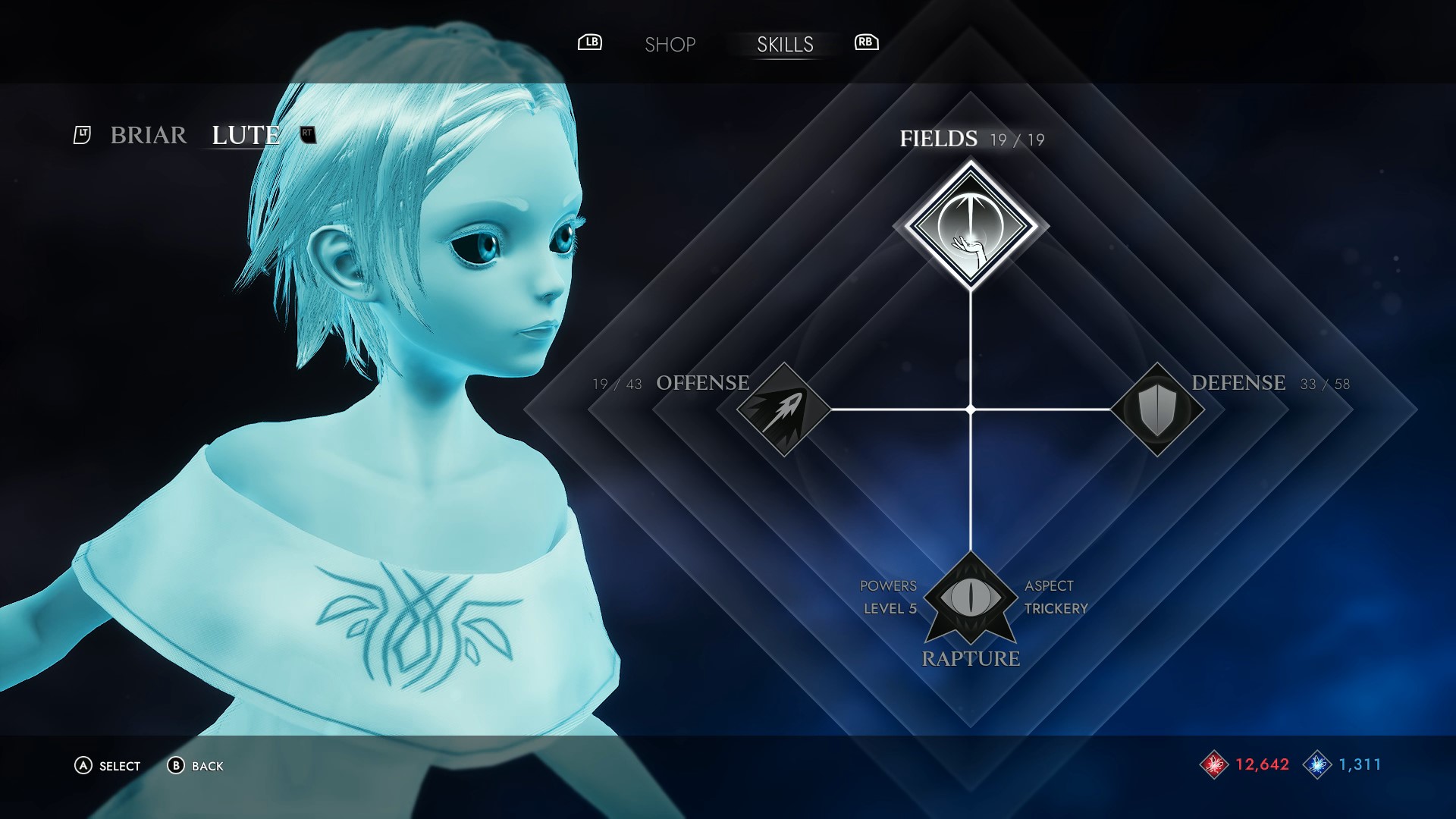Choose the Rapture eye icon

971,598
